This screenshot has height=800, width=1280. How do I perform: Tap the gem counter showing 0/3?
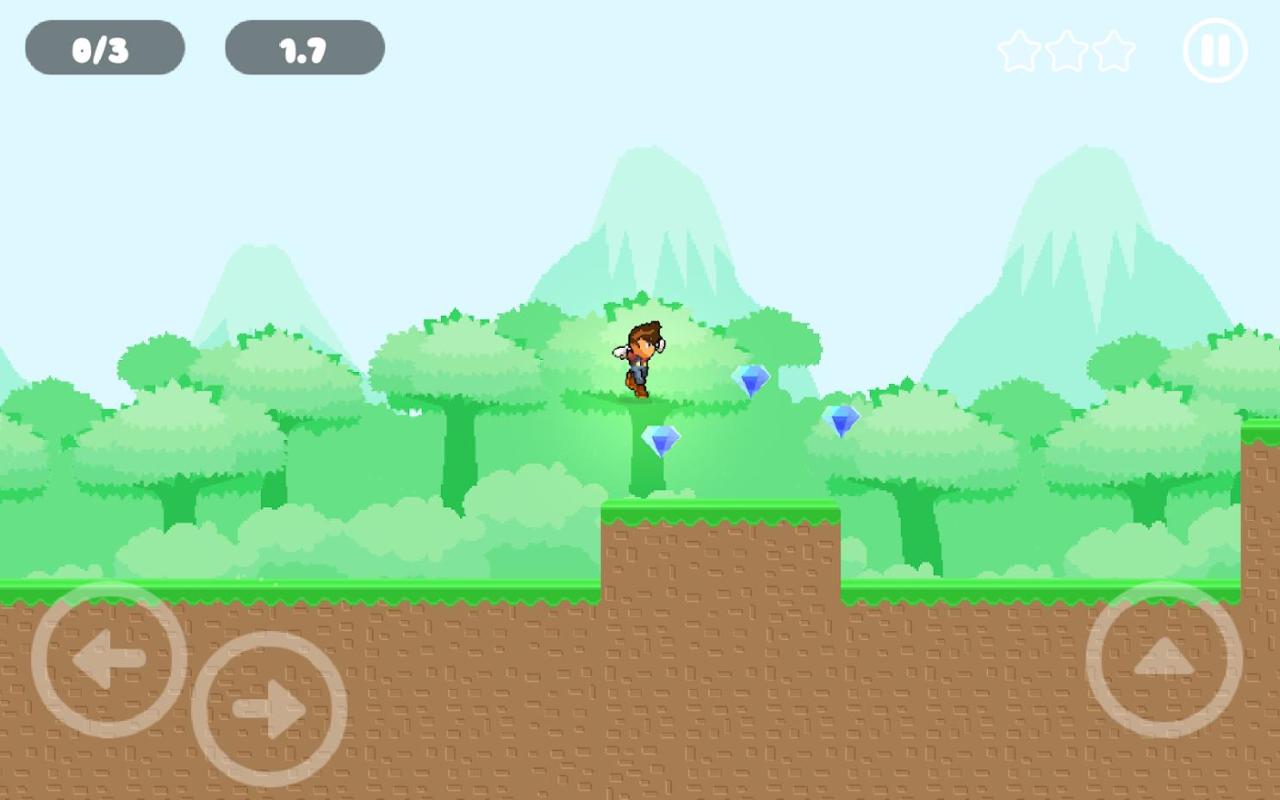click(105, 46)
